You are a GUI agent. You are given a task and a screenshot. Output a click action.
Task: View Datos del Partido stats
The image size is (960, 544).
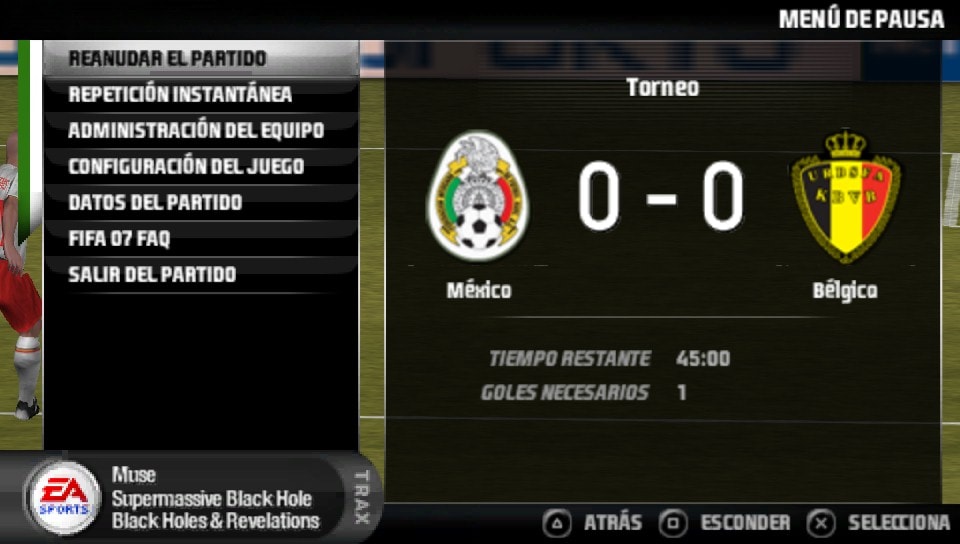coord(155,202)
